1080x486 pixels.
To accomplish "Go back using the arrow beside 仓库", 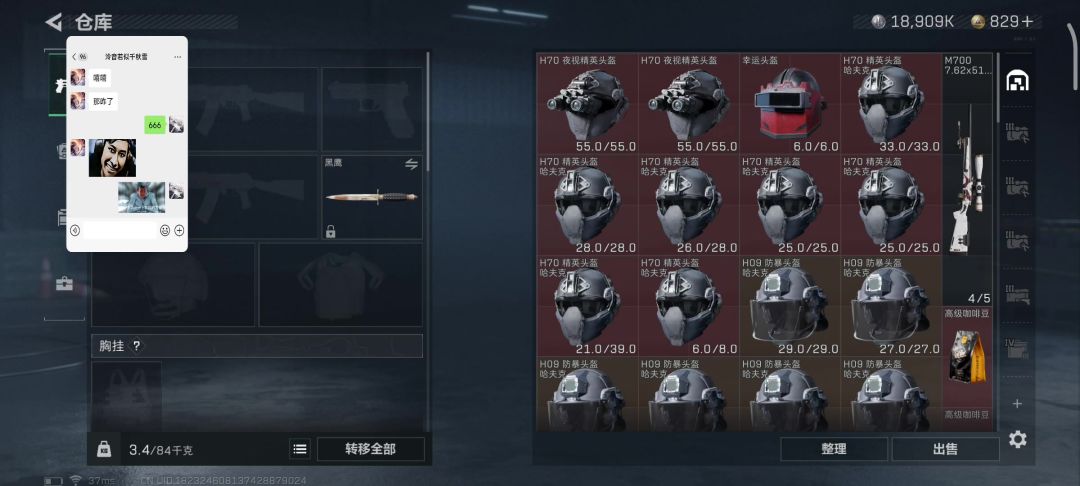I will click(x=54, y=21).
